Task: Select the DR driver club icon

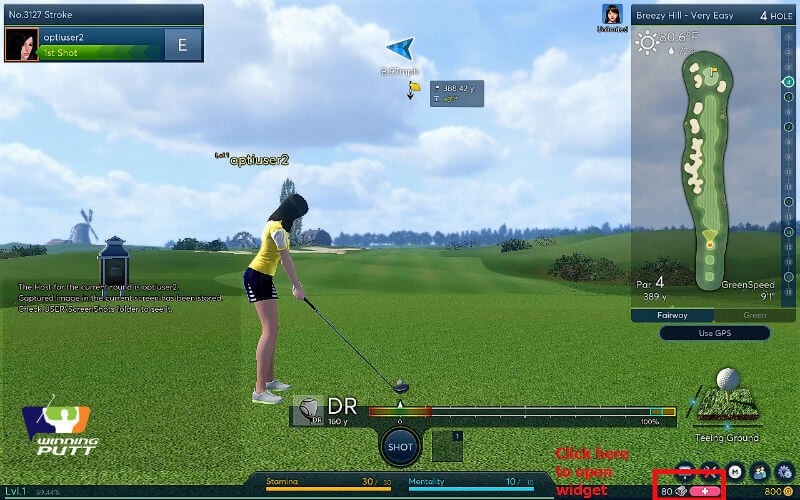Action: [x=309, y=410]
